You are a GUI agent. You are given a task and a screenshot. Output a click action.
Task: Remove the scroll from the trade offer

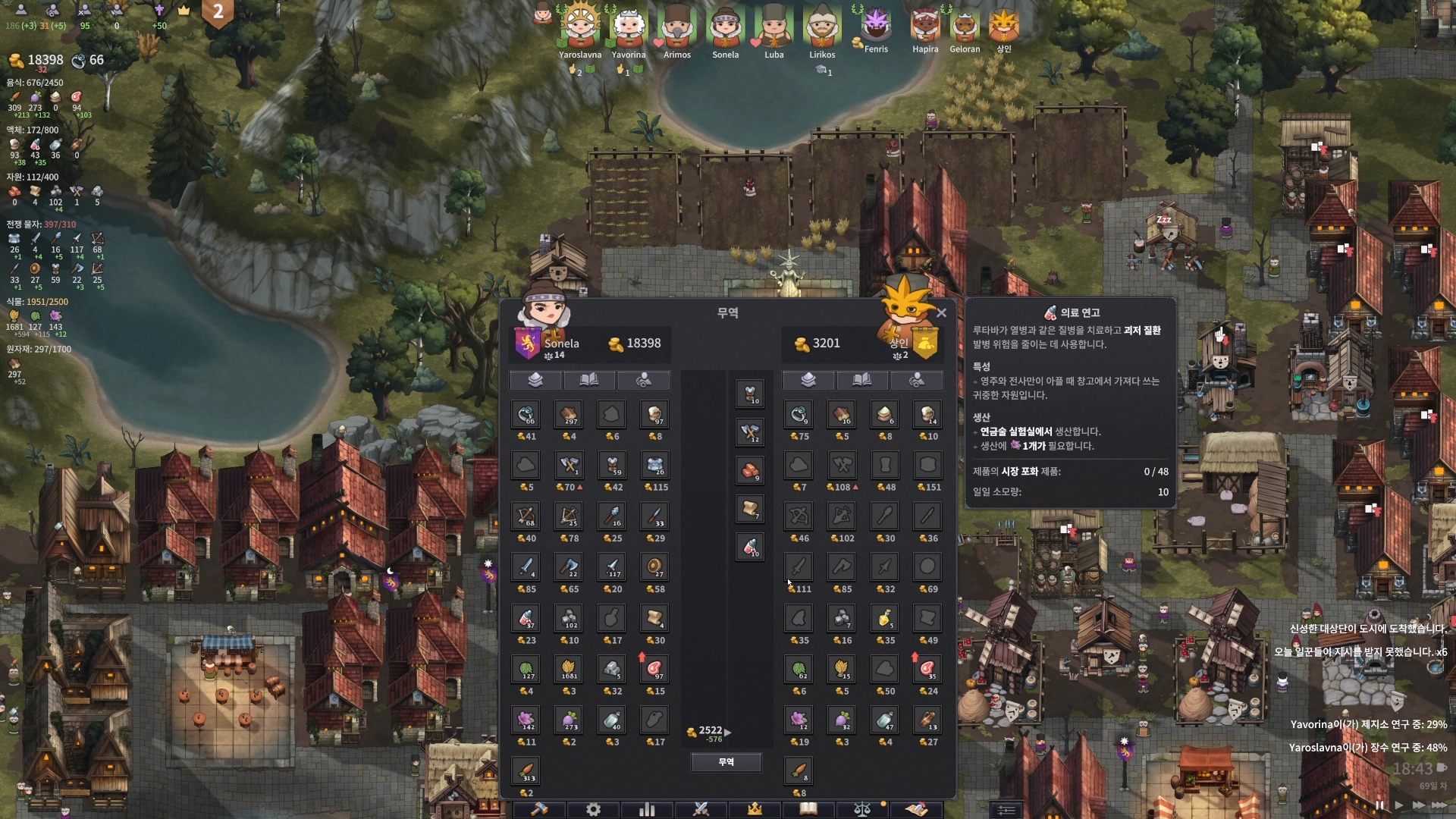click(750, 509)
